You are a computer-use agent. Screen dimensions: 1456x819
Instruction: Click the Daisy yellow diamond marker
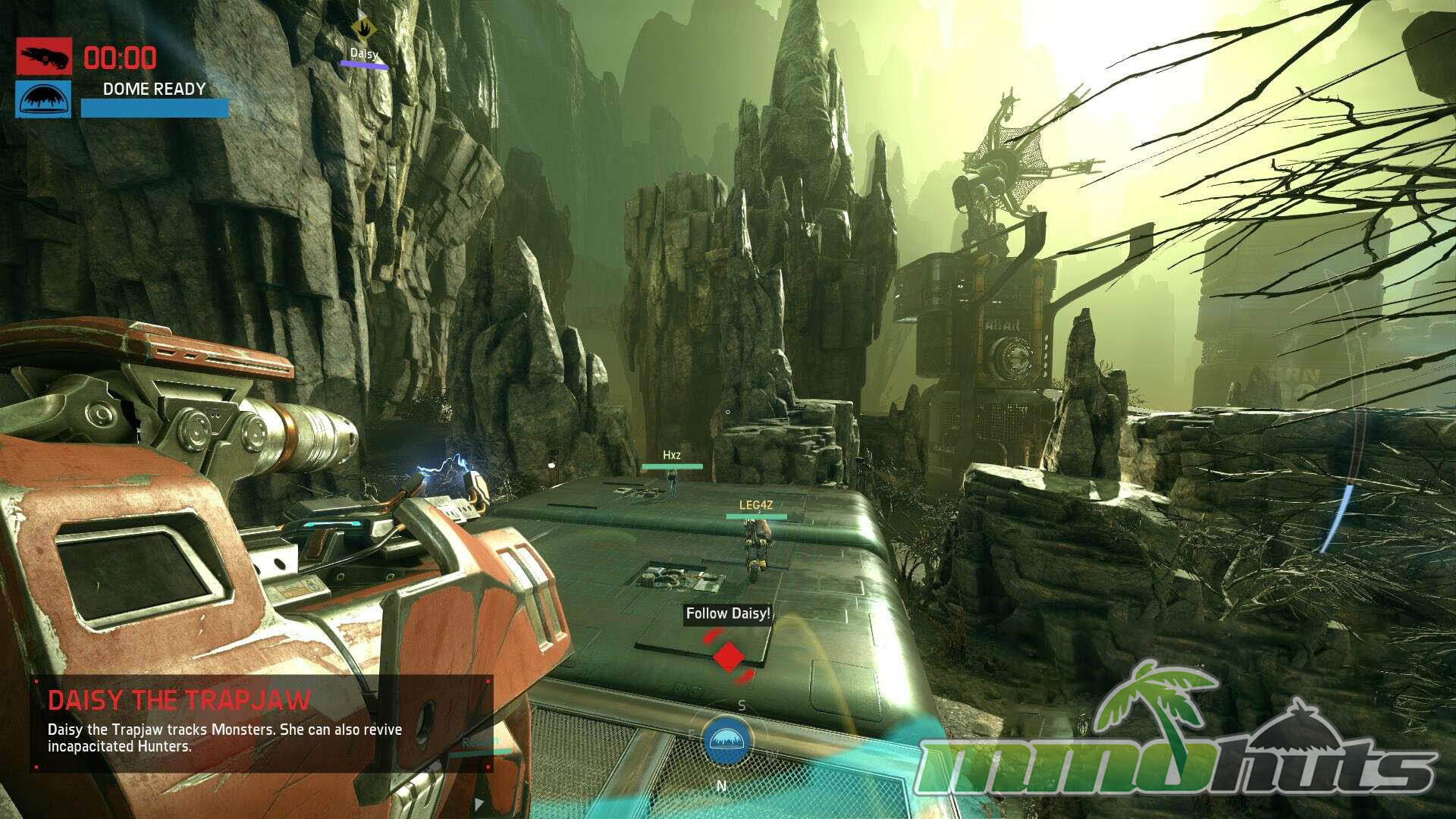364,30
